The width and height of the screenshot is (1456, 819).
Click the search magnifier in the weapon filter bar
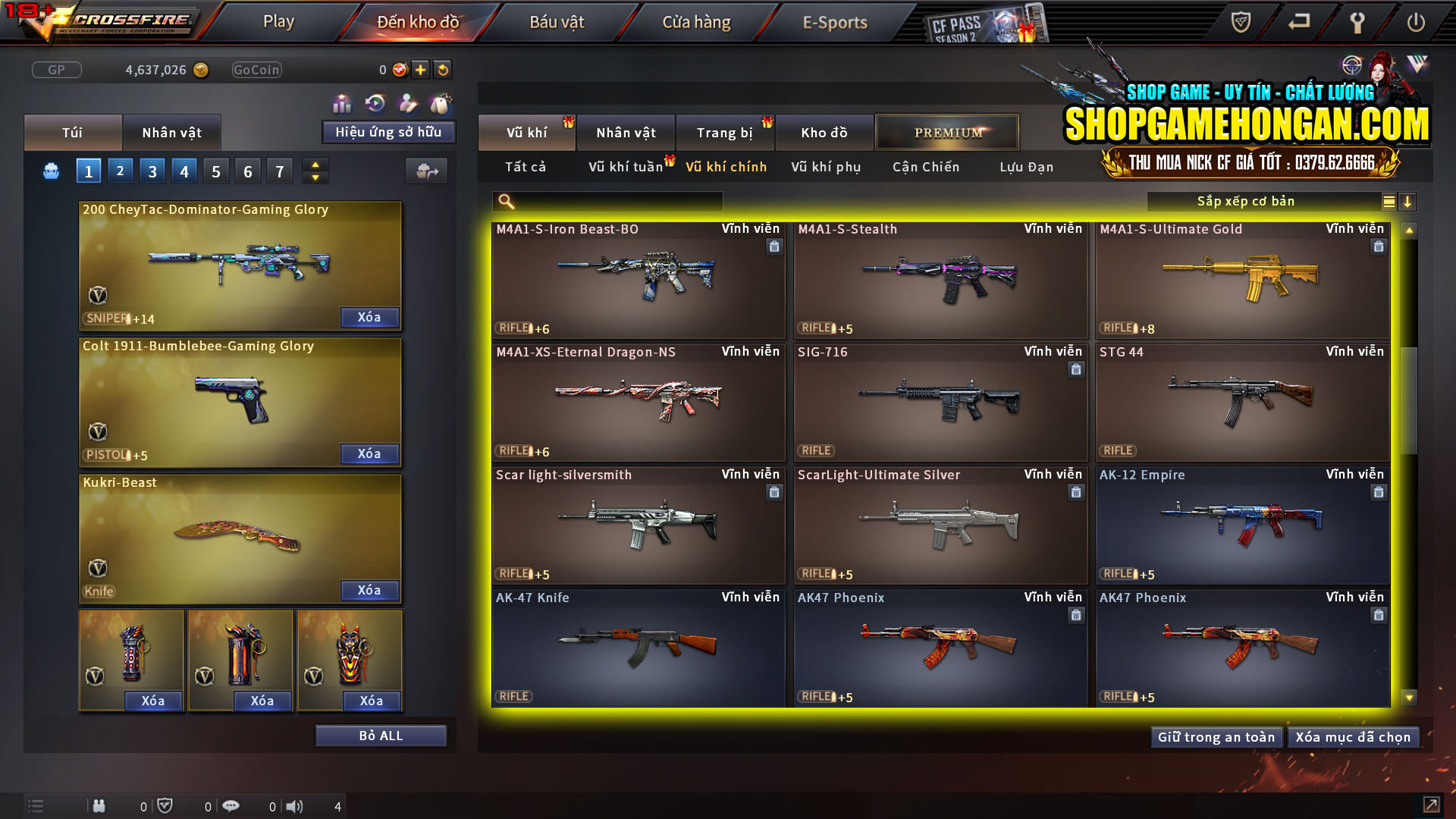[504, 201]
